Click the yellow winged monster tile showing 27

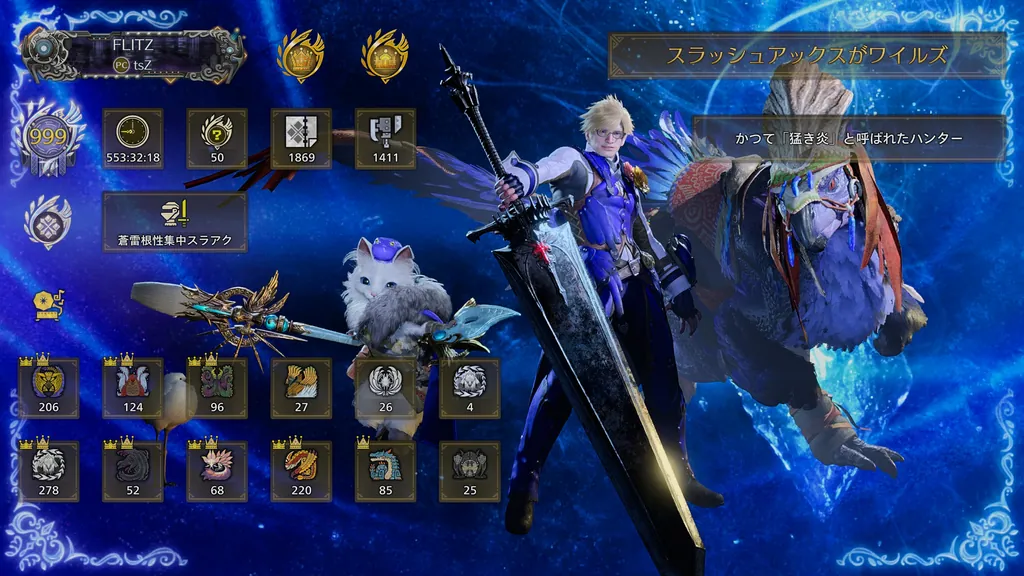301,388
